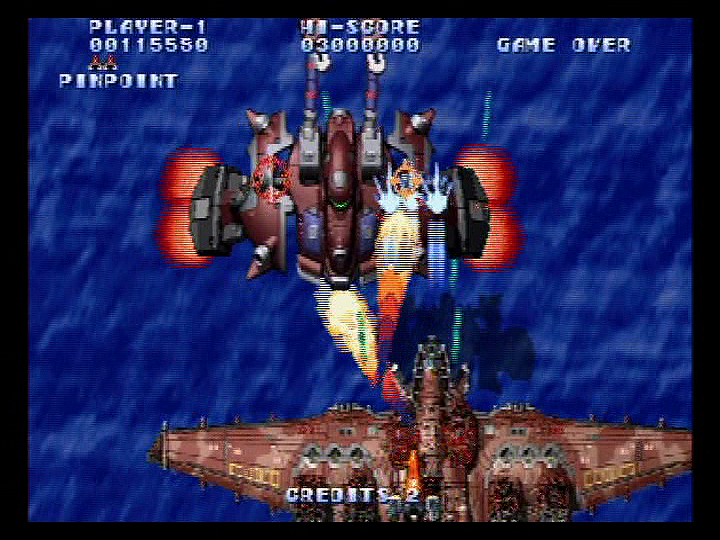This screenshot has width=720, height=540.
Task: Click the remaining lives ship icons
Action: pos(102,63)
